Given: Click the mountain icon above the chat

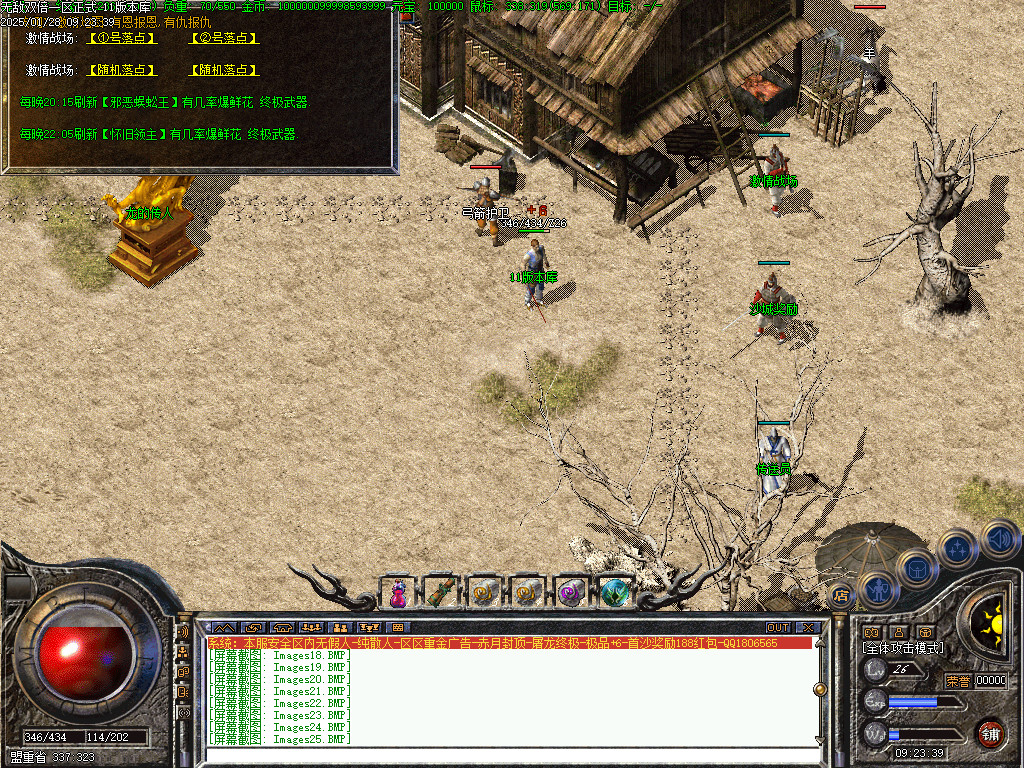Looking at the screenshot, I should (222, 628).
